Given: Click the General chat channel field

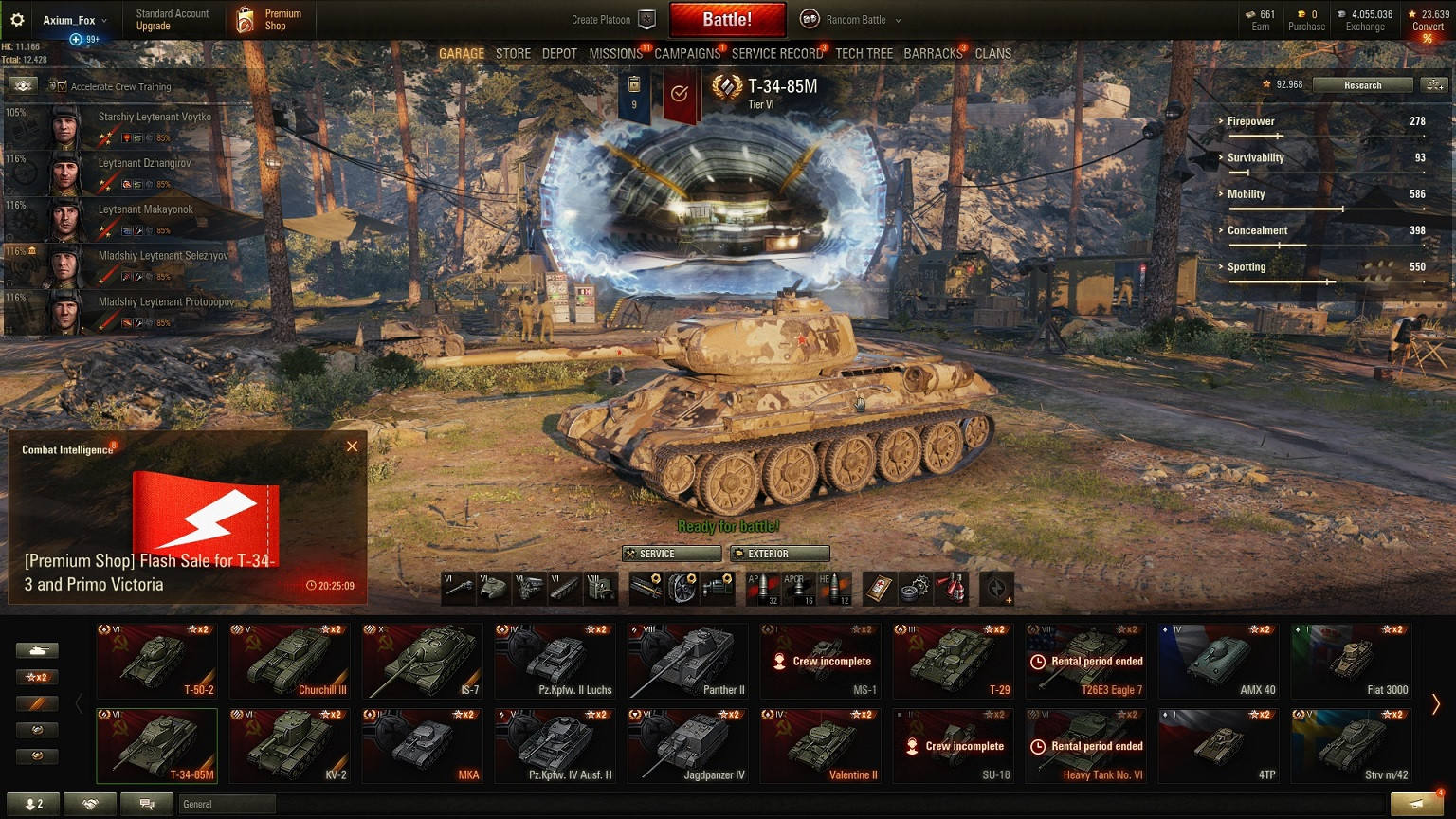Looking at the screenshot, I should (227, 804).
